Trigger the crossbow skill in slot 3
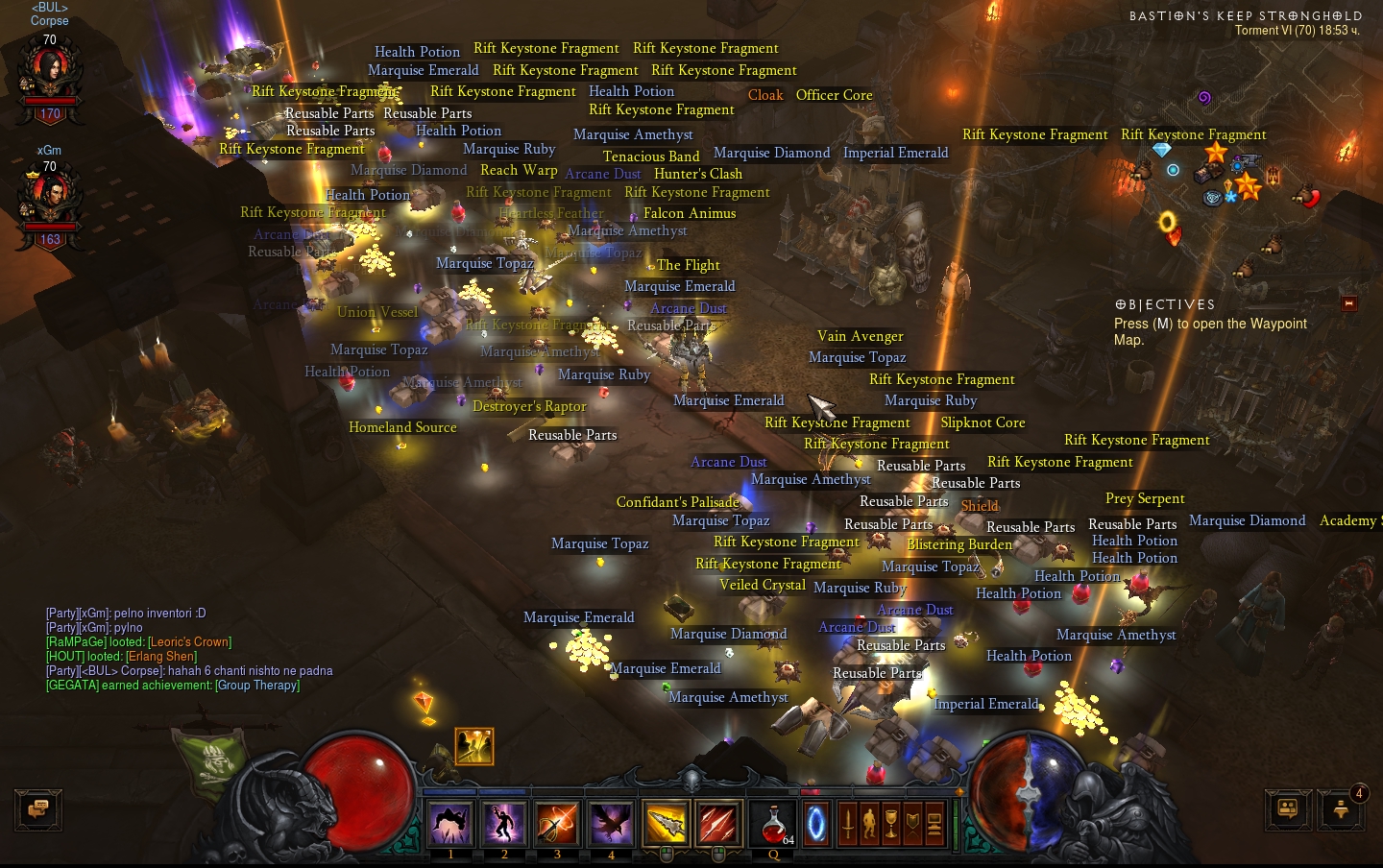 point(557,823)
